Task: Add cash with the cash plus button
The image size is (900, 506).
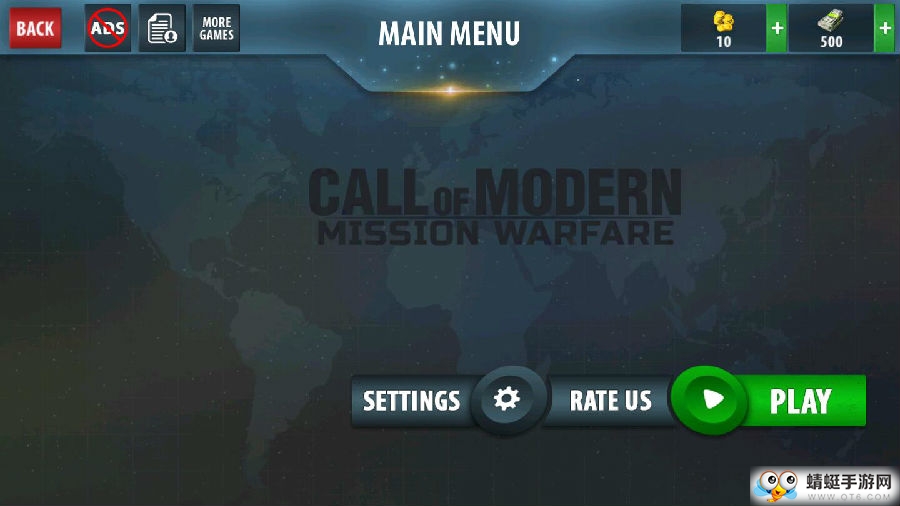Action: coord(884,28)
